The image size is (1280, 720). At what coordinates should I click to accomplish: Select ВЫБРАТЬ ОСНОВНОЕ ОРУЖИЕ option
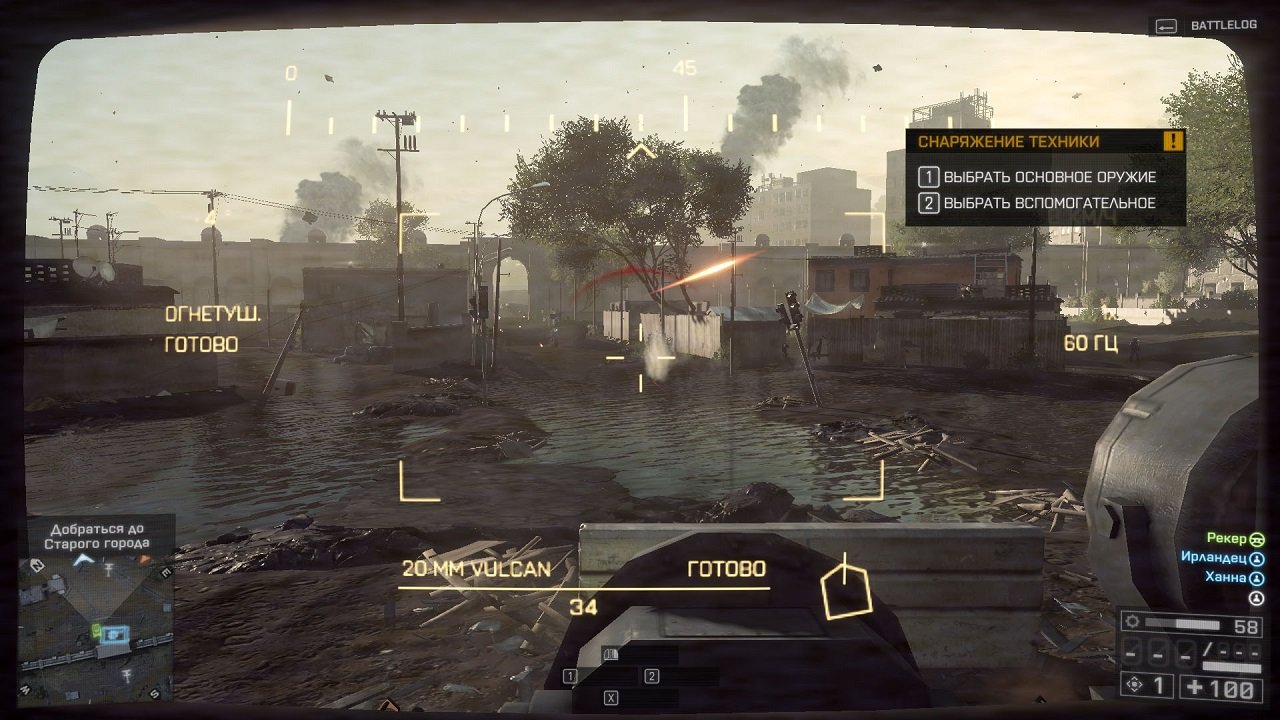1040,177
